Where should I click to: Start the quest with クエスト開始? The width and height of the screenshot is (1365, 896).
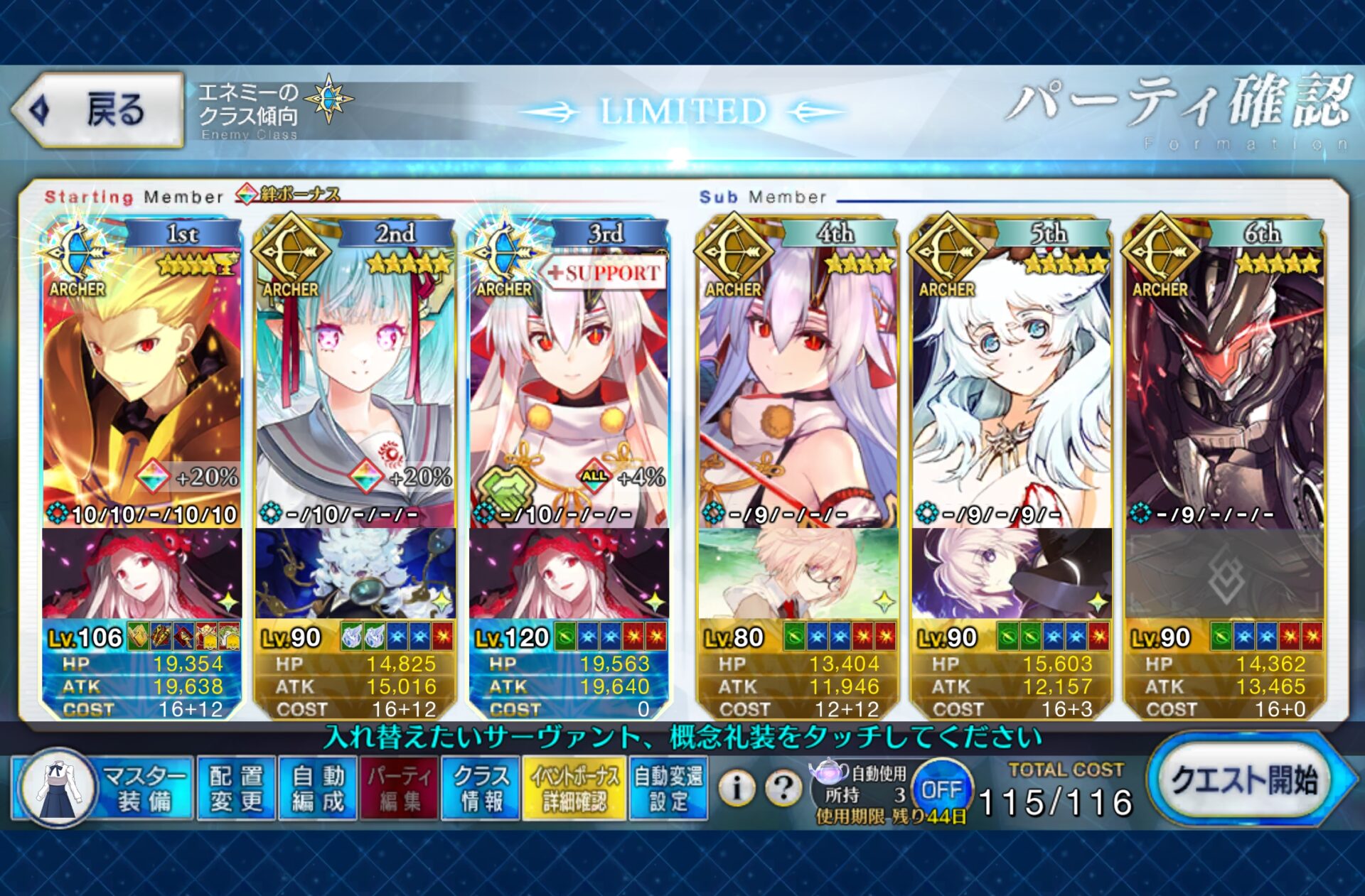(x=1244, y=780)
